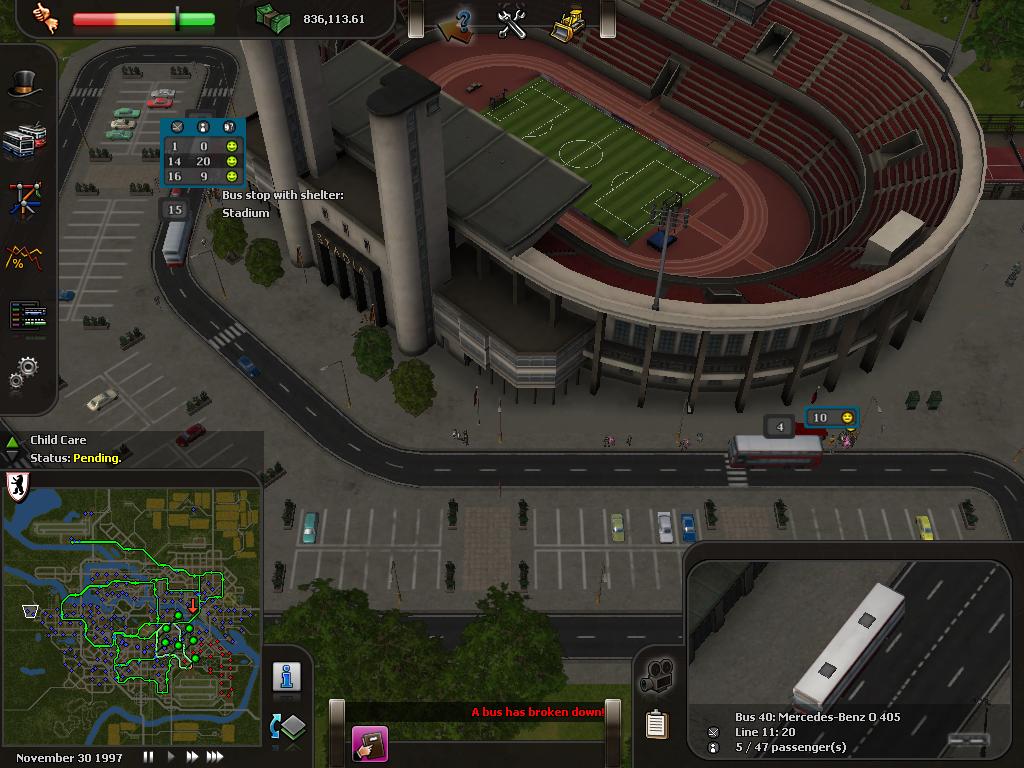
Task: Toggle the map layers icon
Action: coord(287,726)
